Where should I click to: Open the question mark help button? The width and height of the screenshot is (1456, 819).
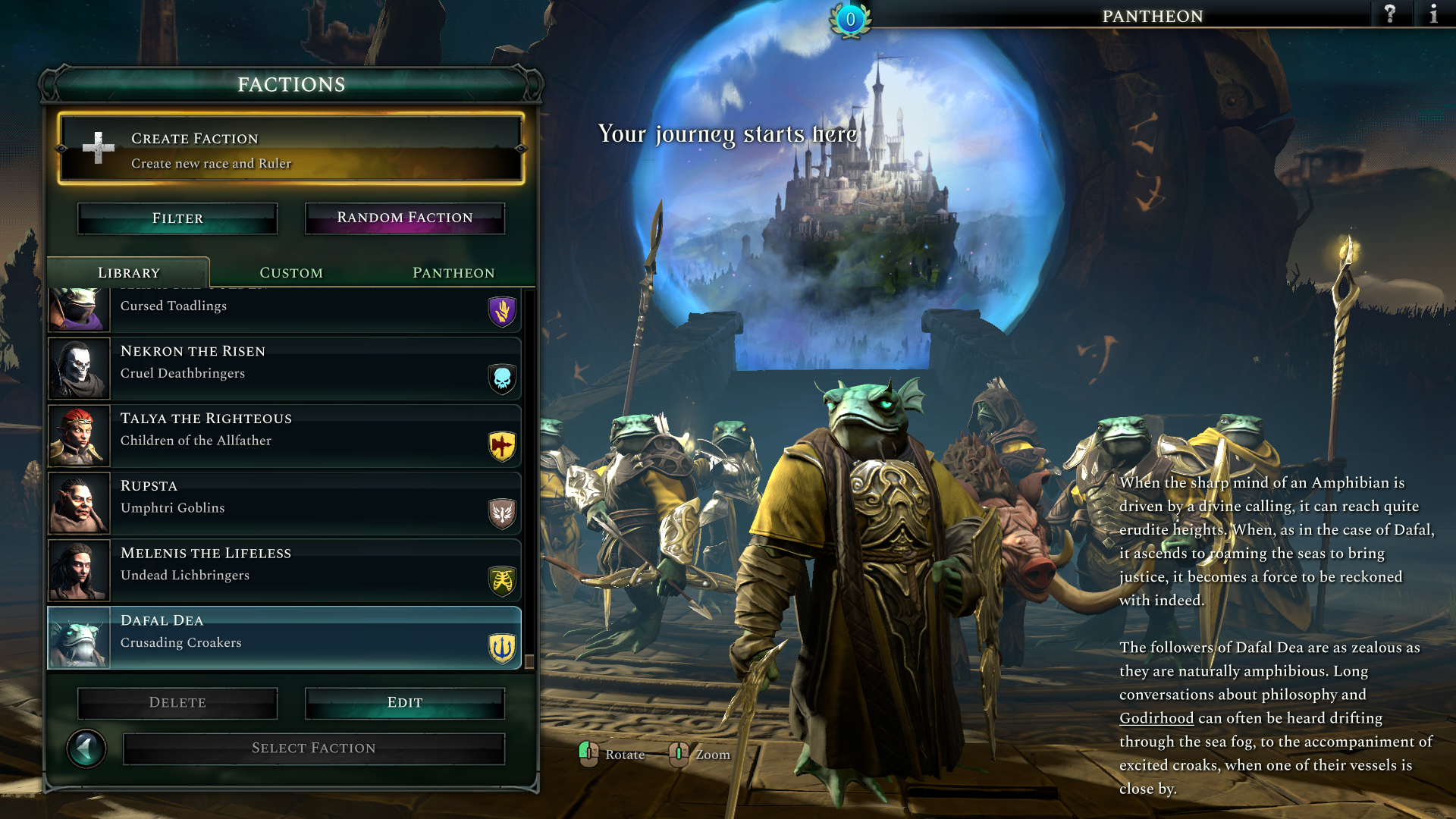tap(1390, 14)
